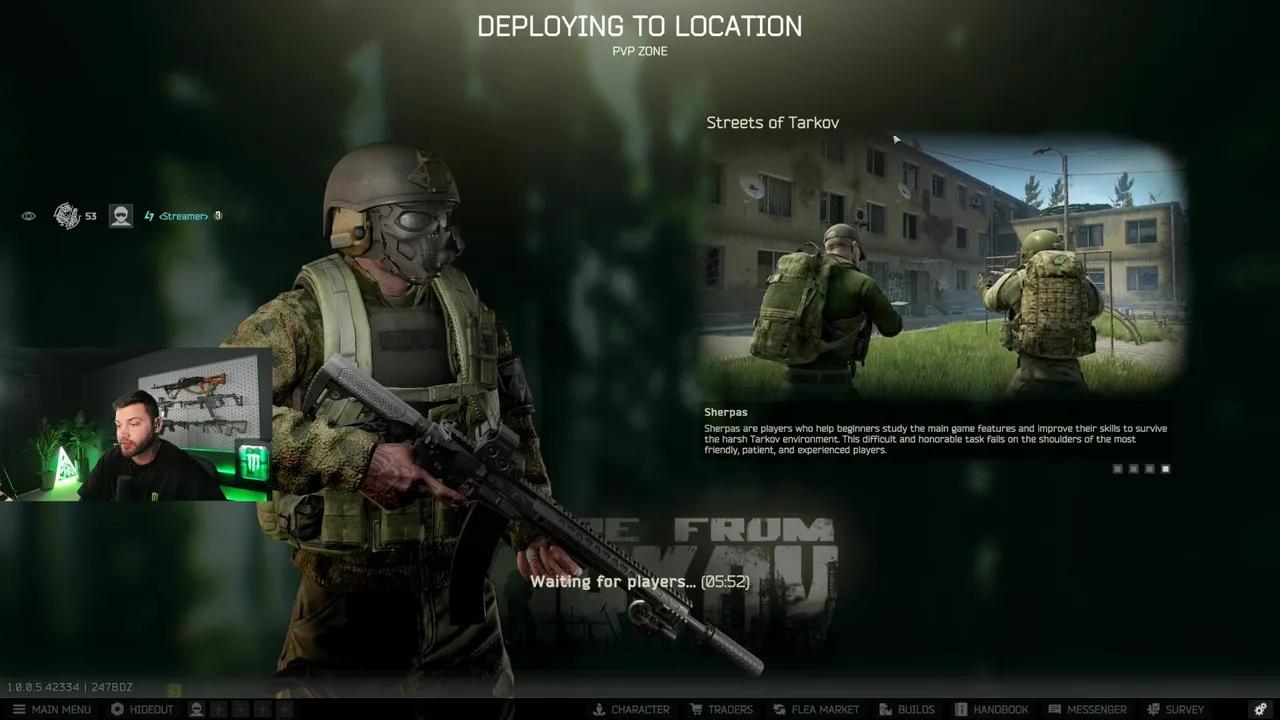Toggle player visibility with the eye icon

pyautogui.click(x=28, y=215)
